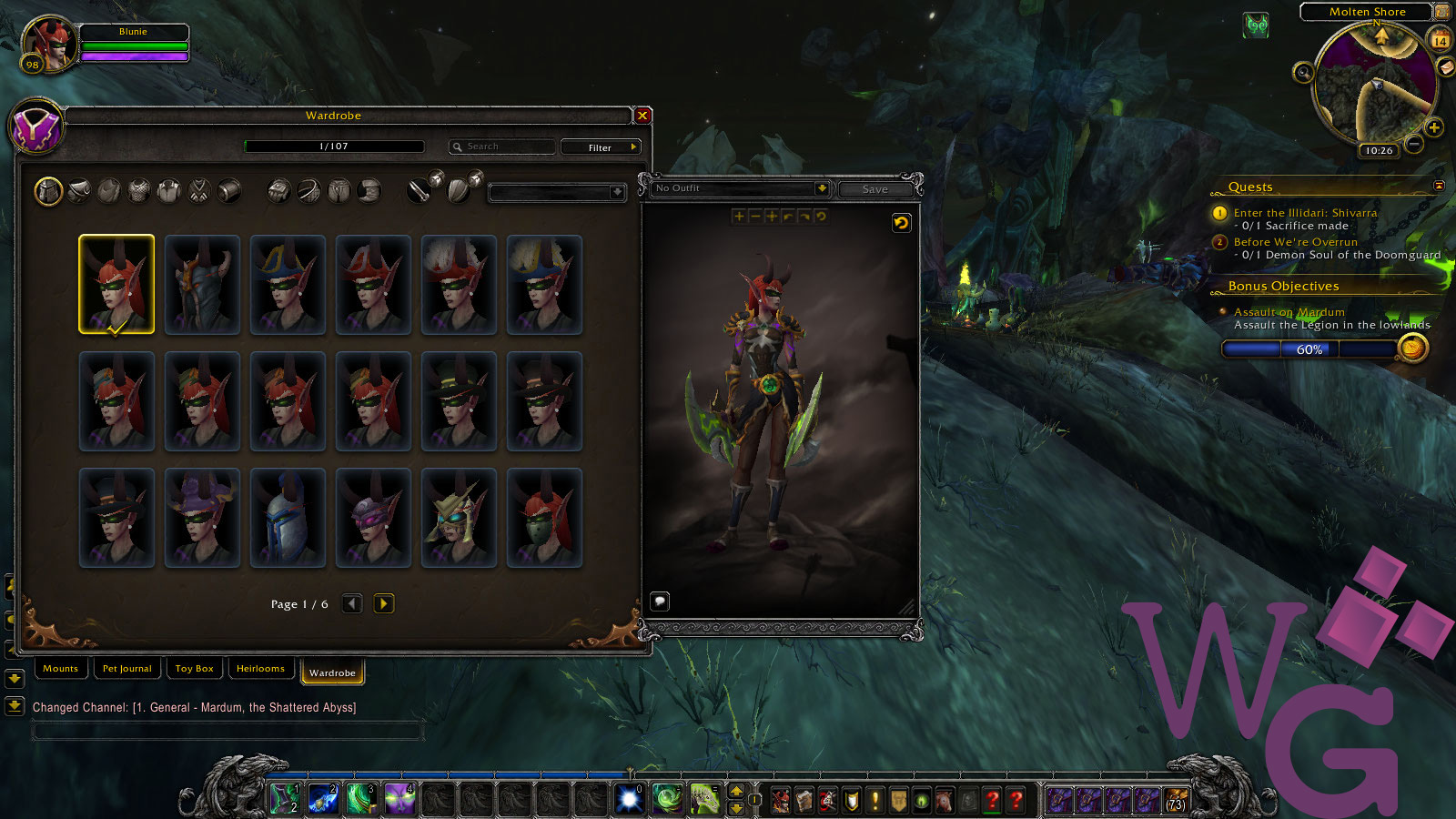
Task: Choose the blue plate helmet appearance
Action: 288,518
